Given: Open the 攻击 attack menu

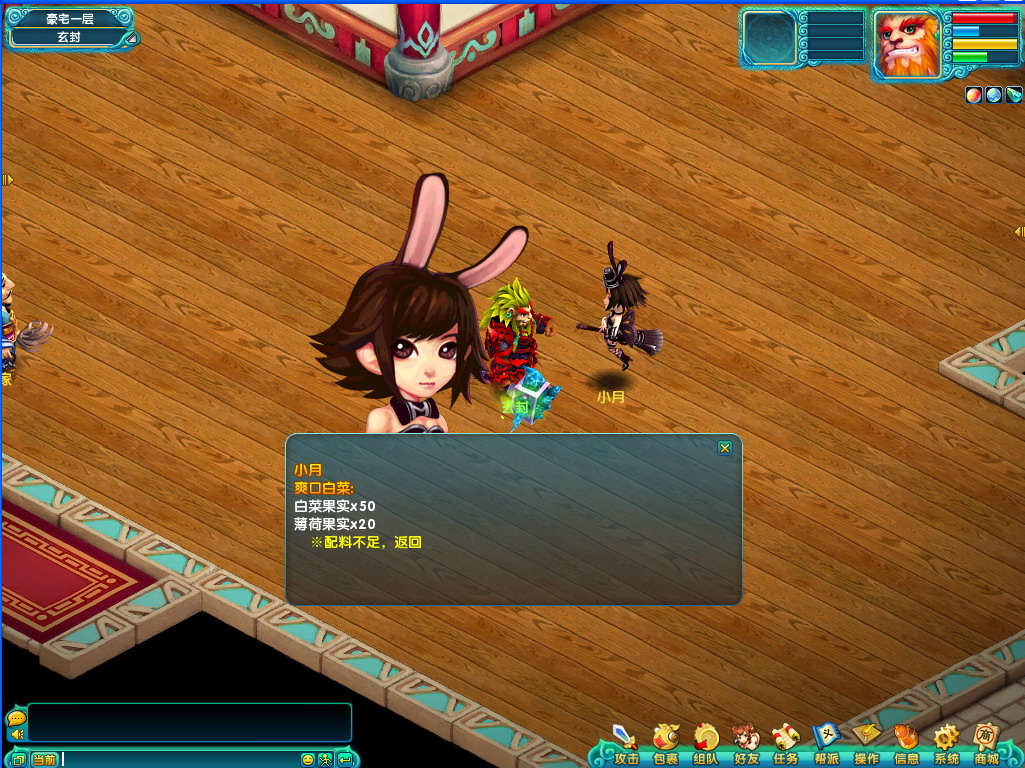Looking at the screenshot, I should click(x=626, y=743).
